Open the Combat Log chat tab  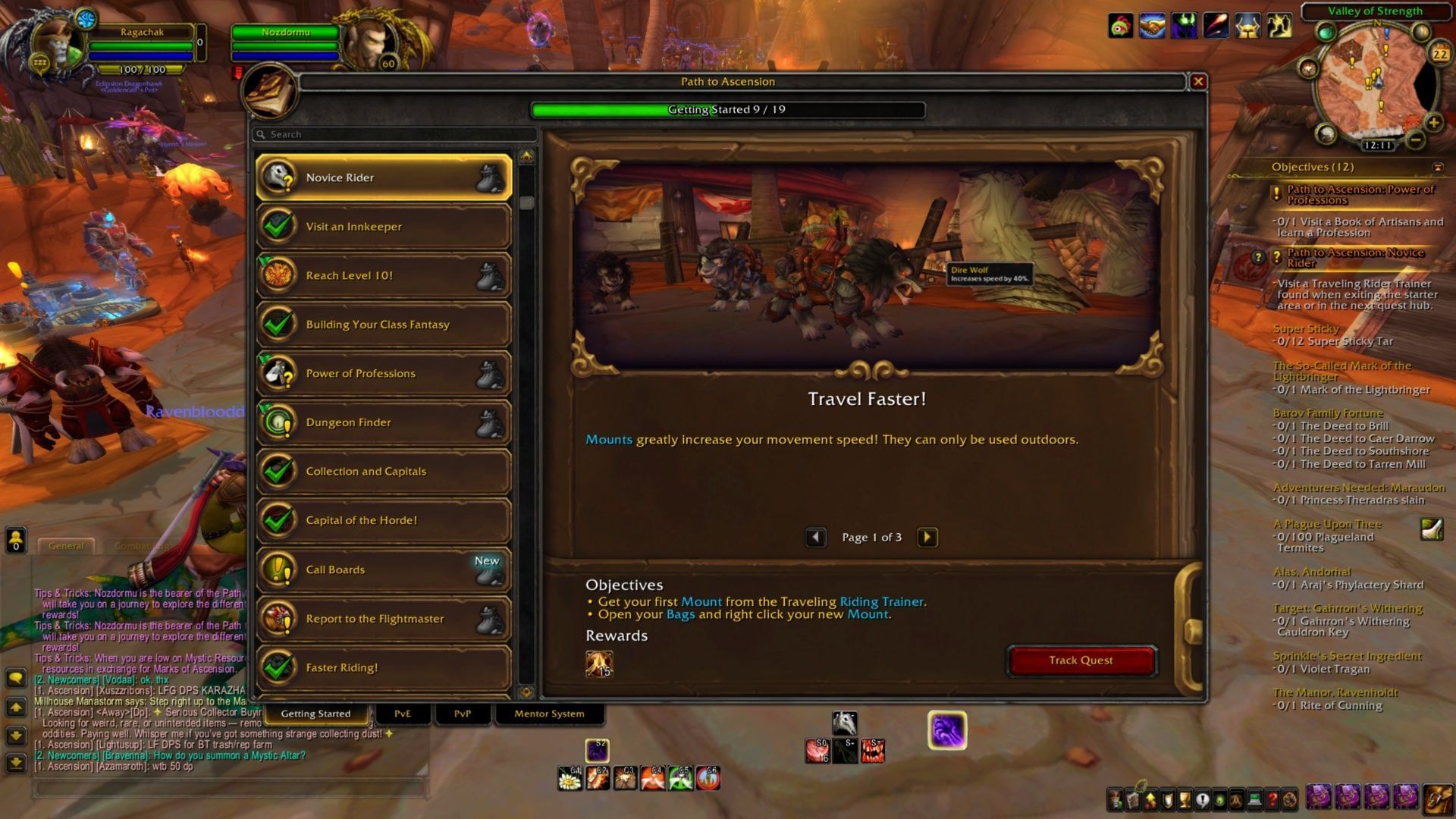140,545
